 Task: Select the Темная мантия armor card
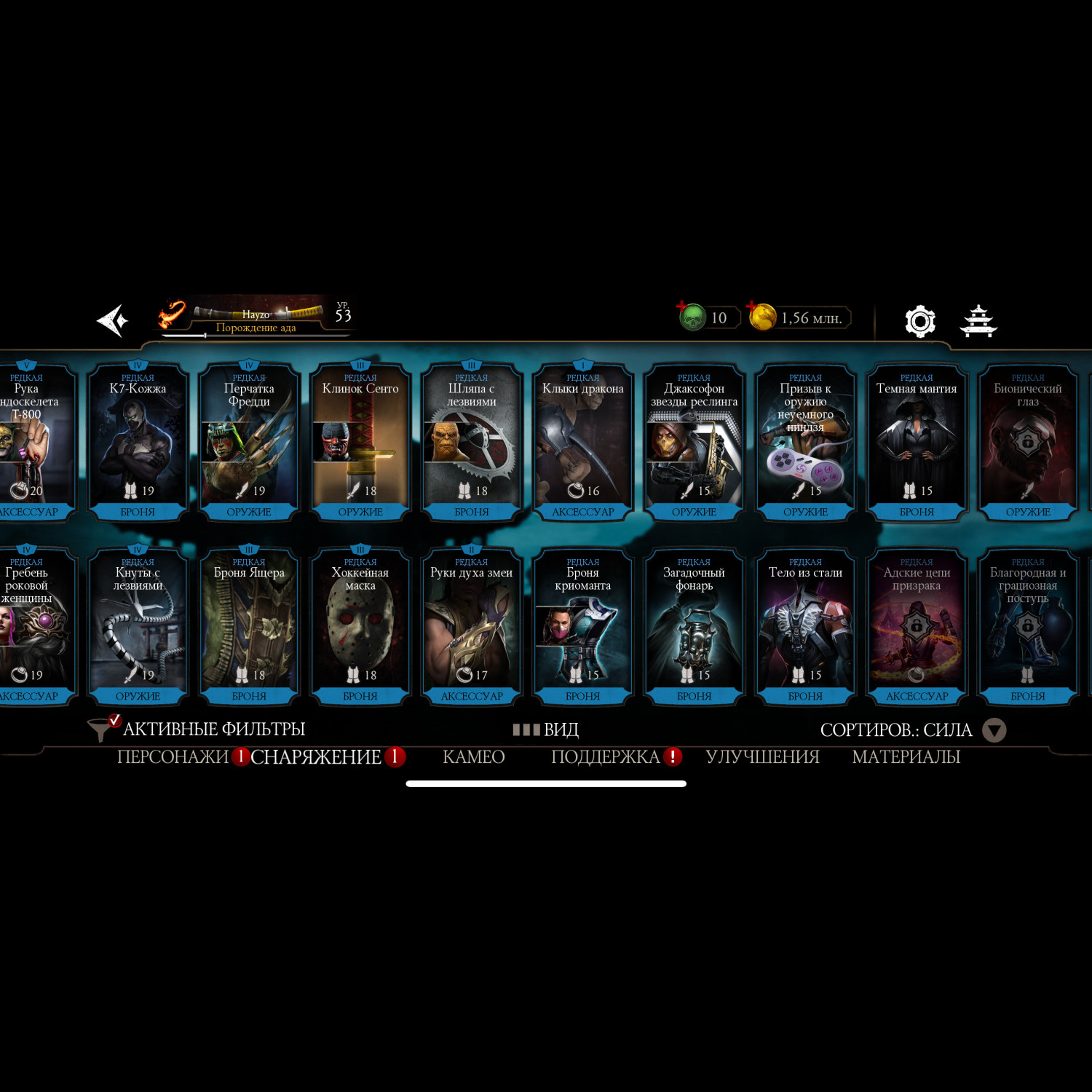[x=917, y=441]
